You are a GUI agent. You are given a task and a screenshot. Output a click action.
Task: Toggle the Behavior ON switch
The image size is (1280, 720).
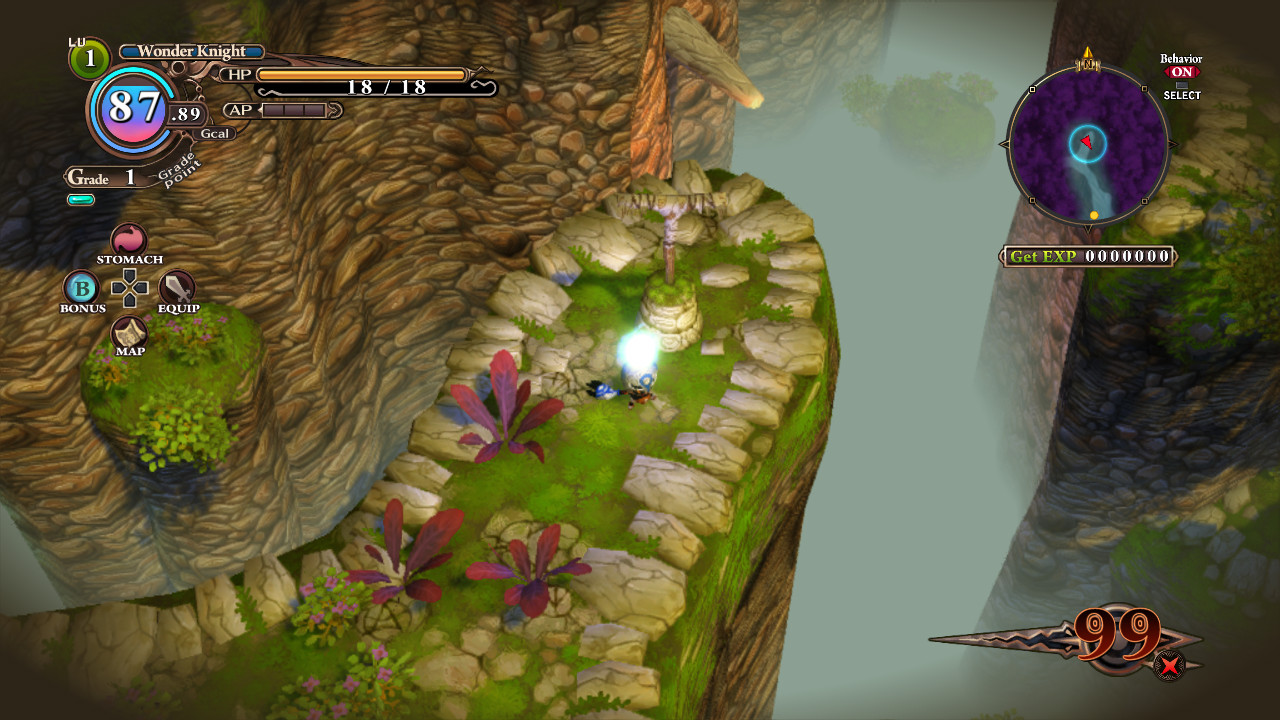[1181, 72]
